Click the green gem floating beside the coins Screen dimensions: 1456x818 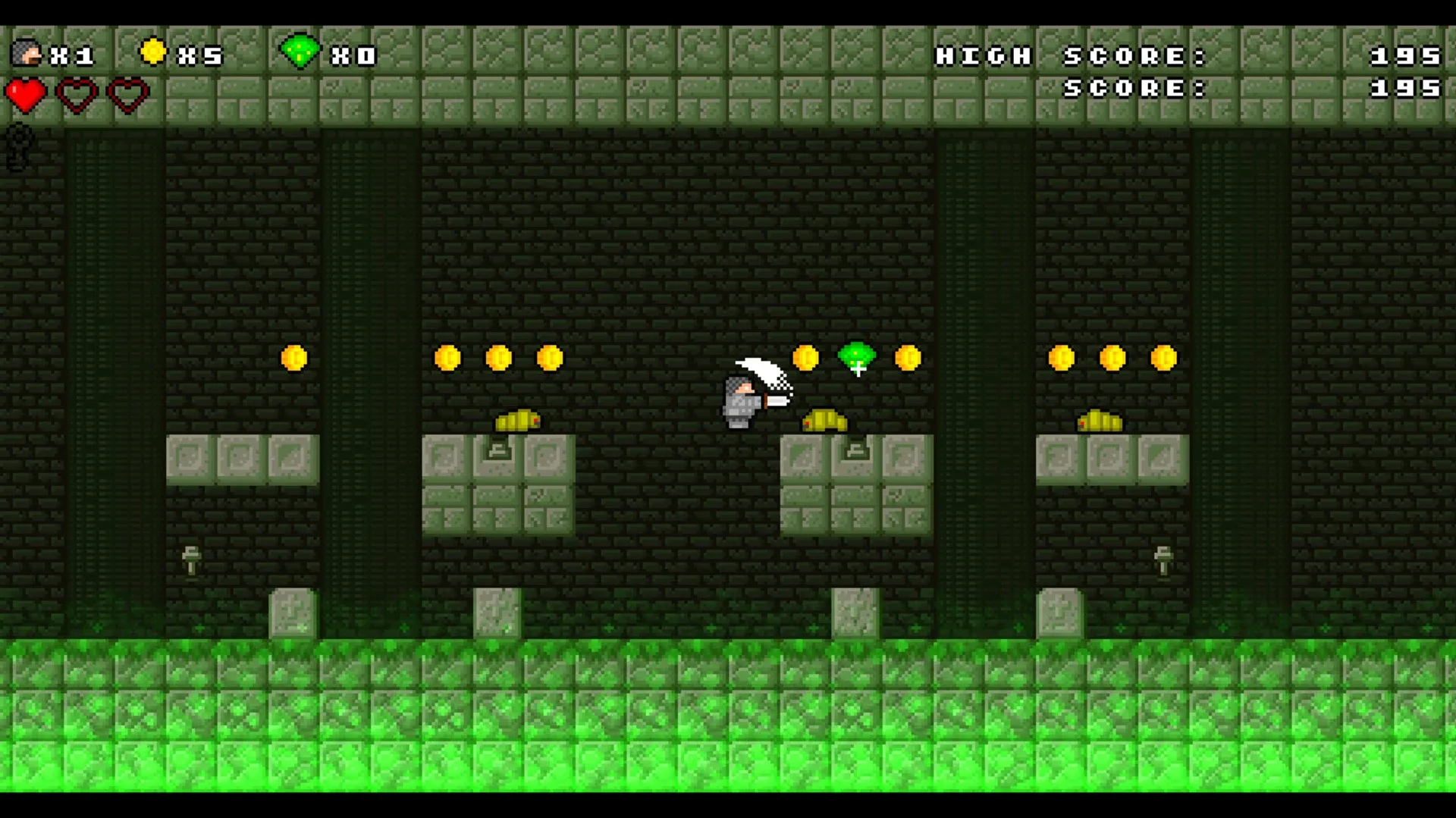pos(855,356)
